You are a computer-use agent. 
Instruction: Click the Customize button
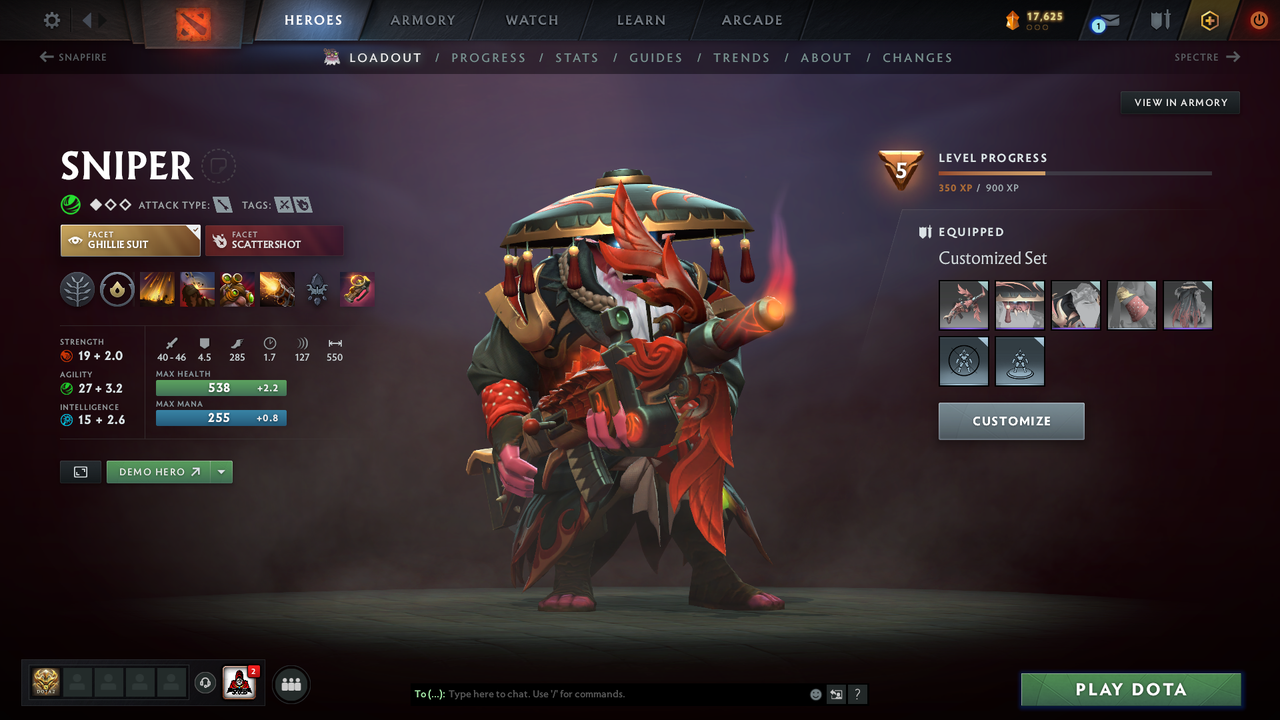tap(1010, 421)
